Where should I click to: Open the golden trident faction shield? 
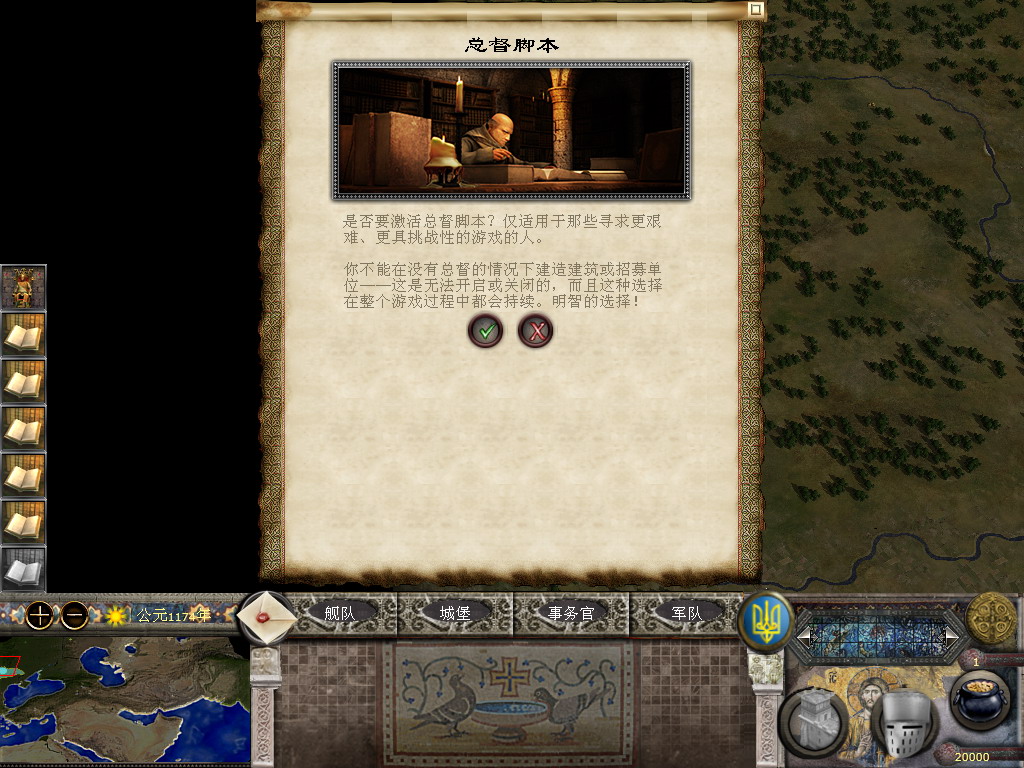pos(765,621)
